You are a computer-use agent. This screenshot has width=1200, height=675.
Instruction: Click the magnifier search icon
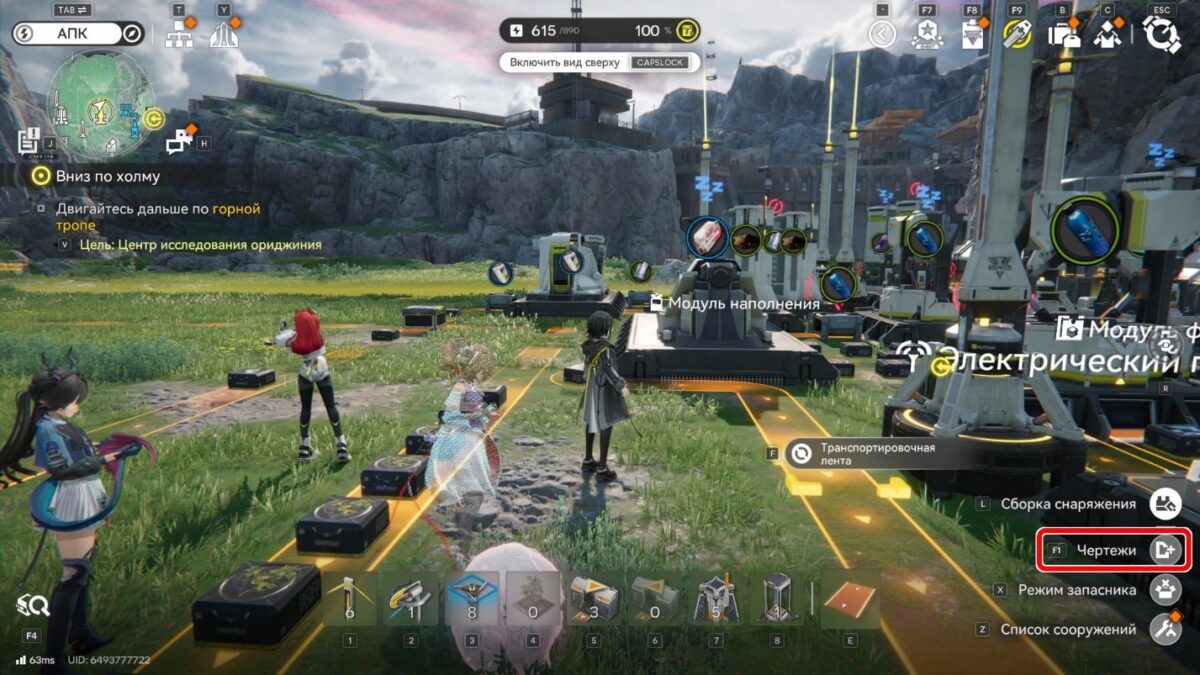coord(32,605)
